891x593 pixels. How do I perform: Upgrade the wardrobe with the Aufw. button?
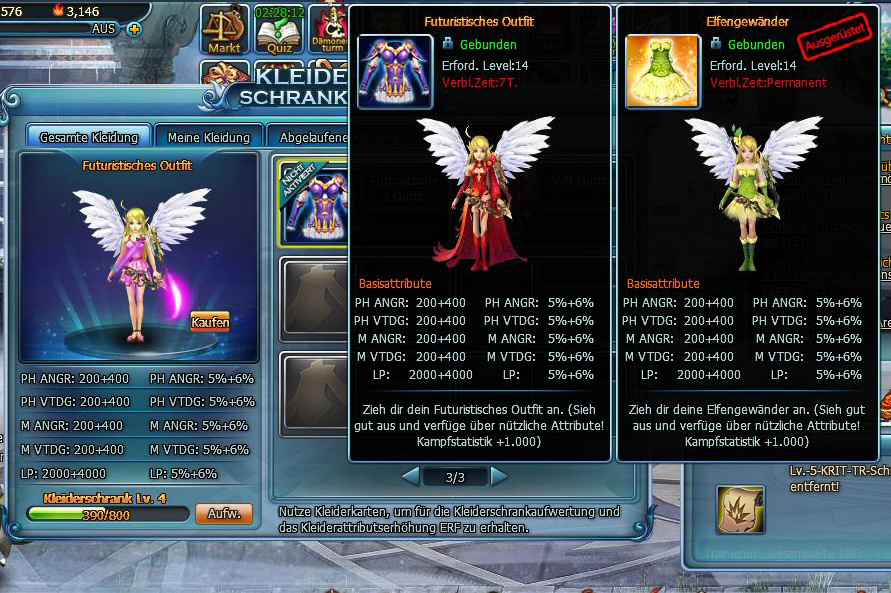[x=223, y=514]
